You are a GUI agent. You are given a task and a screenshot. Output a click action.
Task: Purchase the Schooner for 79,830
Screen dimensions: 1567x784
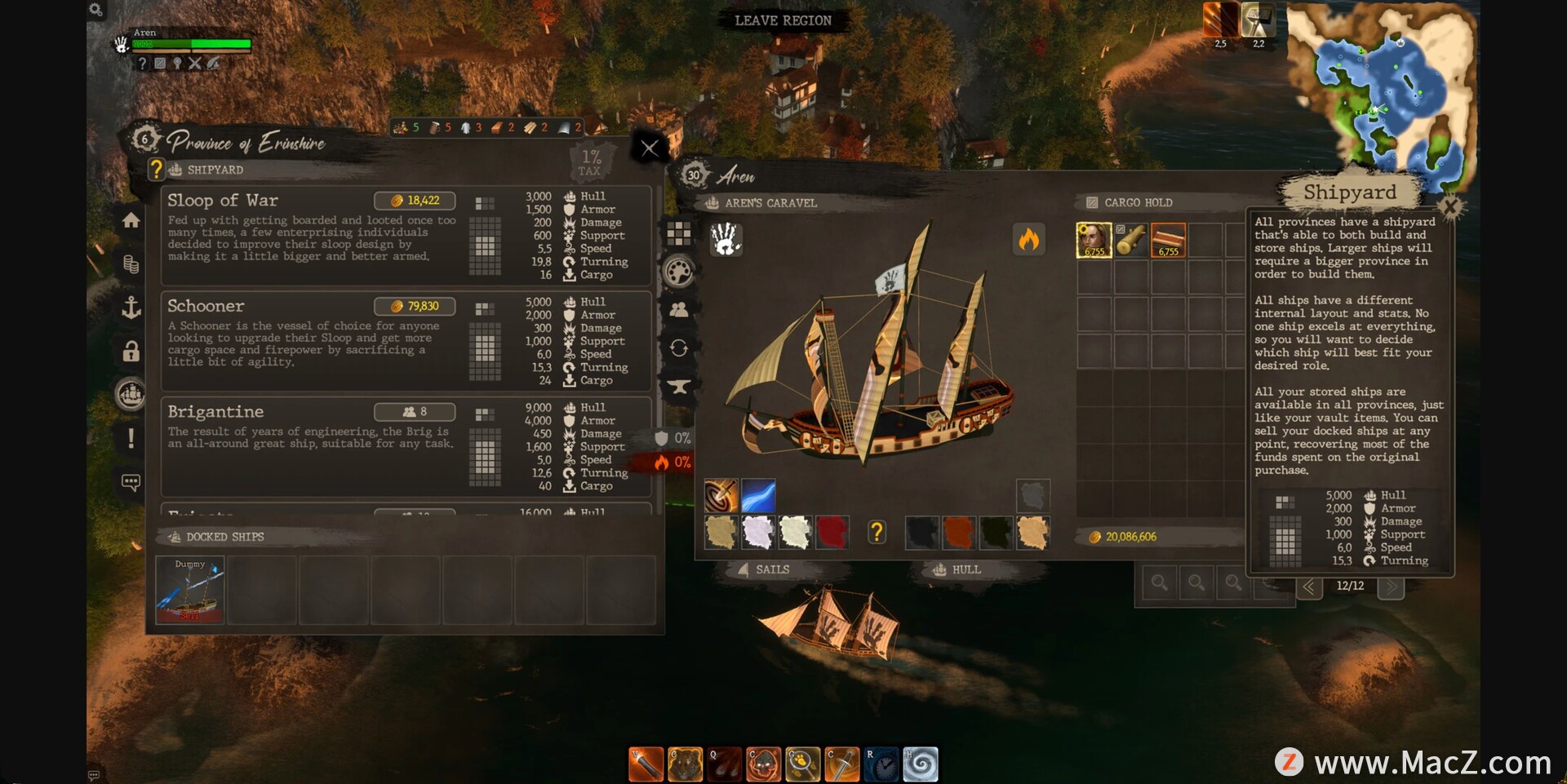point(415,306)
